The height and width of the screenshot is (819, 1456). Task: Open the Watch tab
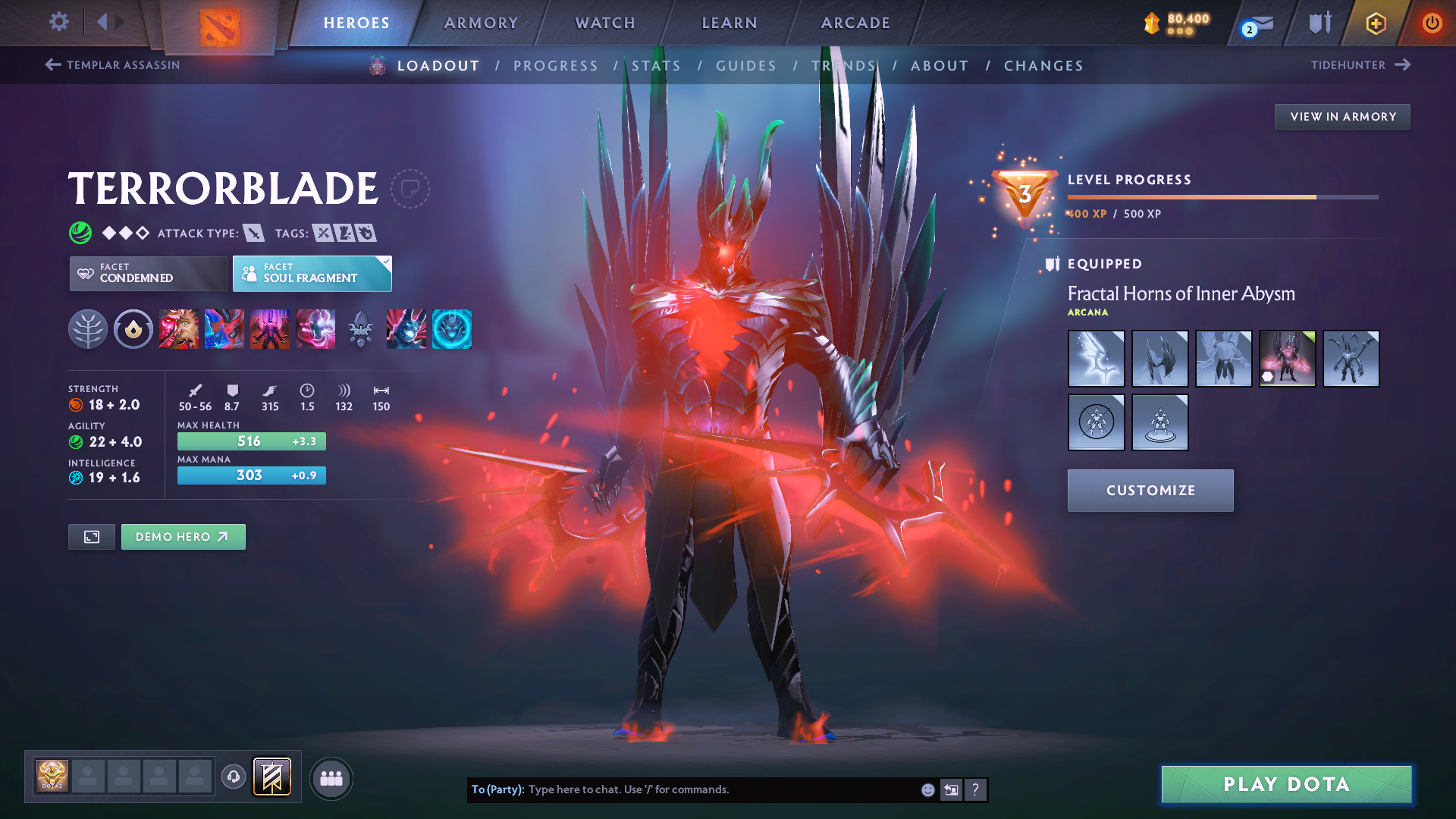pos(605,23)
